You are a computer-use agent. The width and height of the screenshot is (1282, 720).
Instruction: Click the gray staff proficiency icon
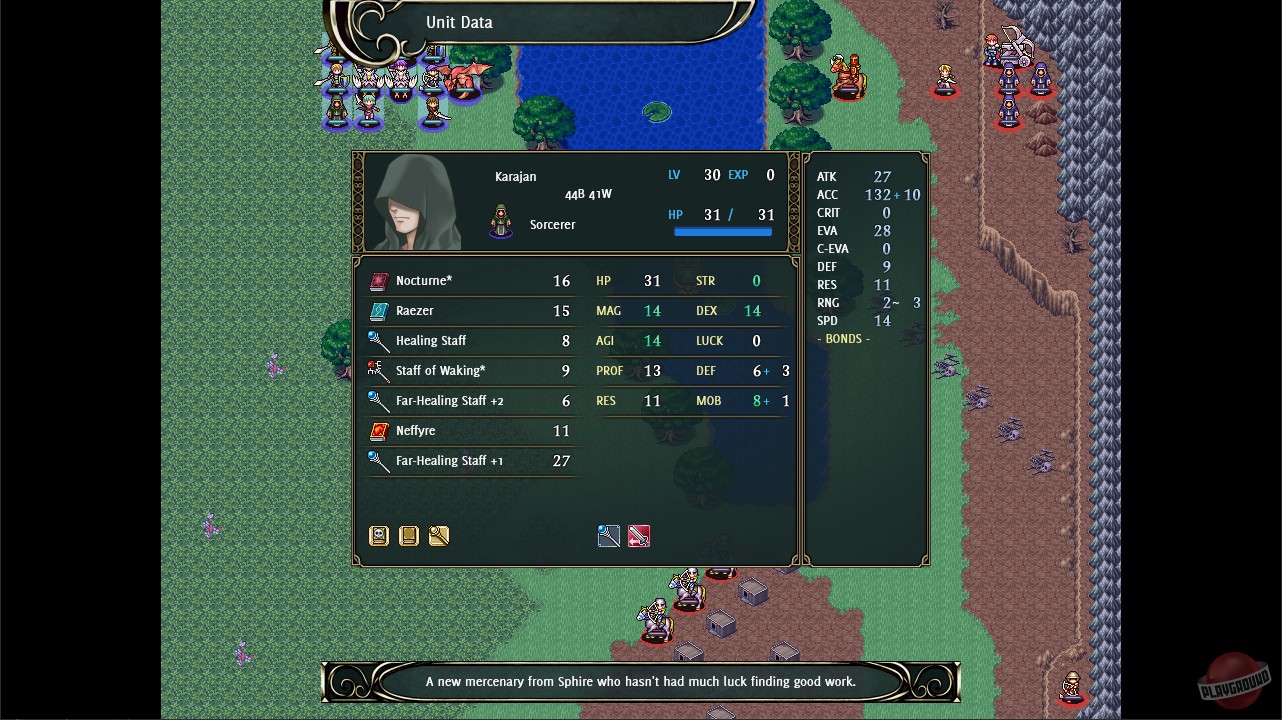609,536
